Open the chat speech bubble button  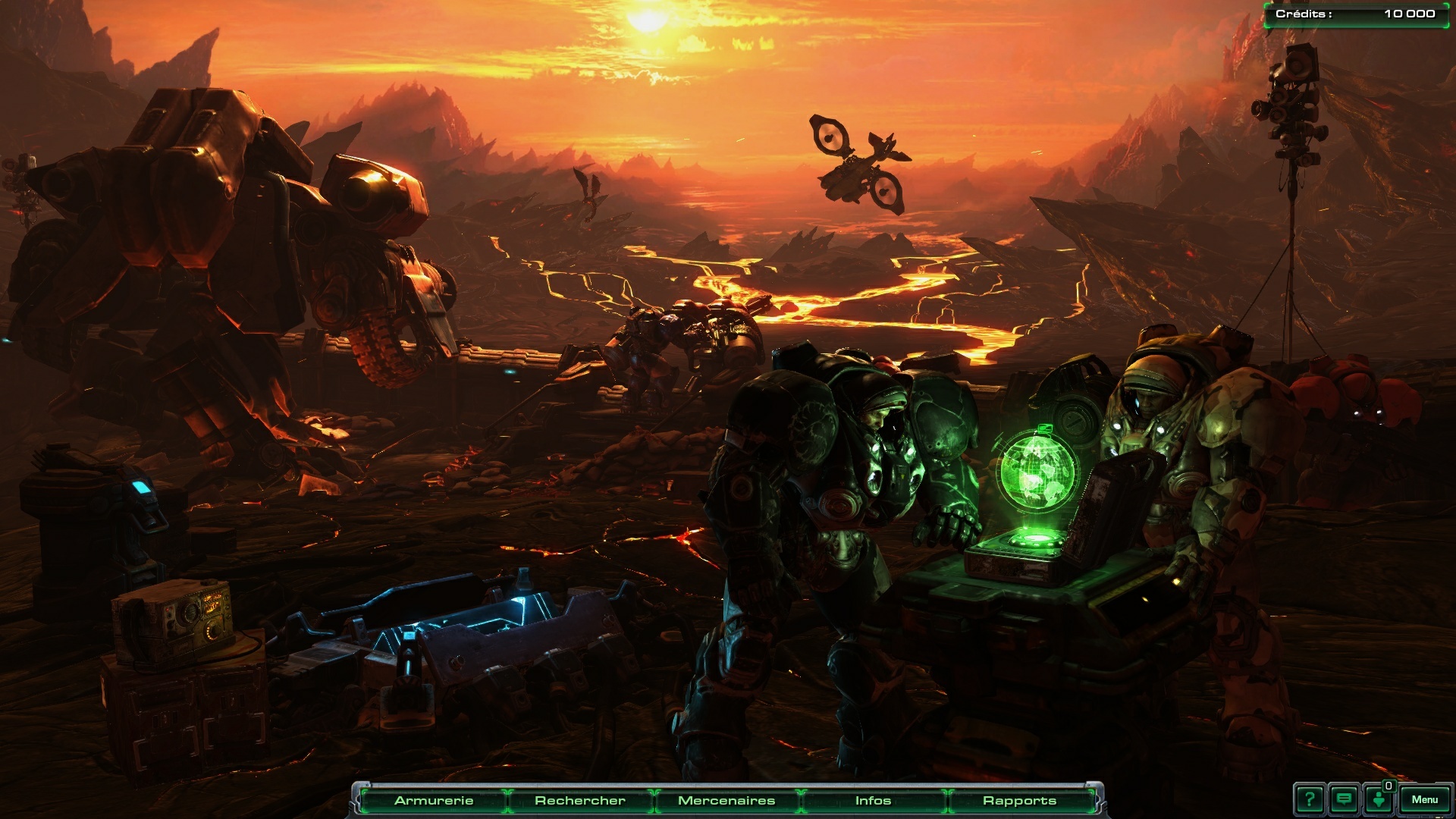(x=1345, y=799)
